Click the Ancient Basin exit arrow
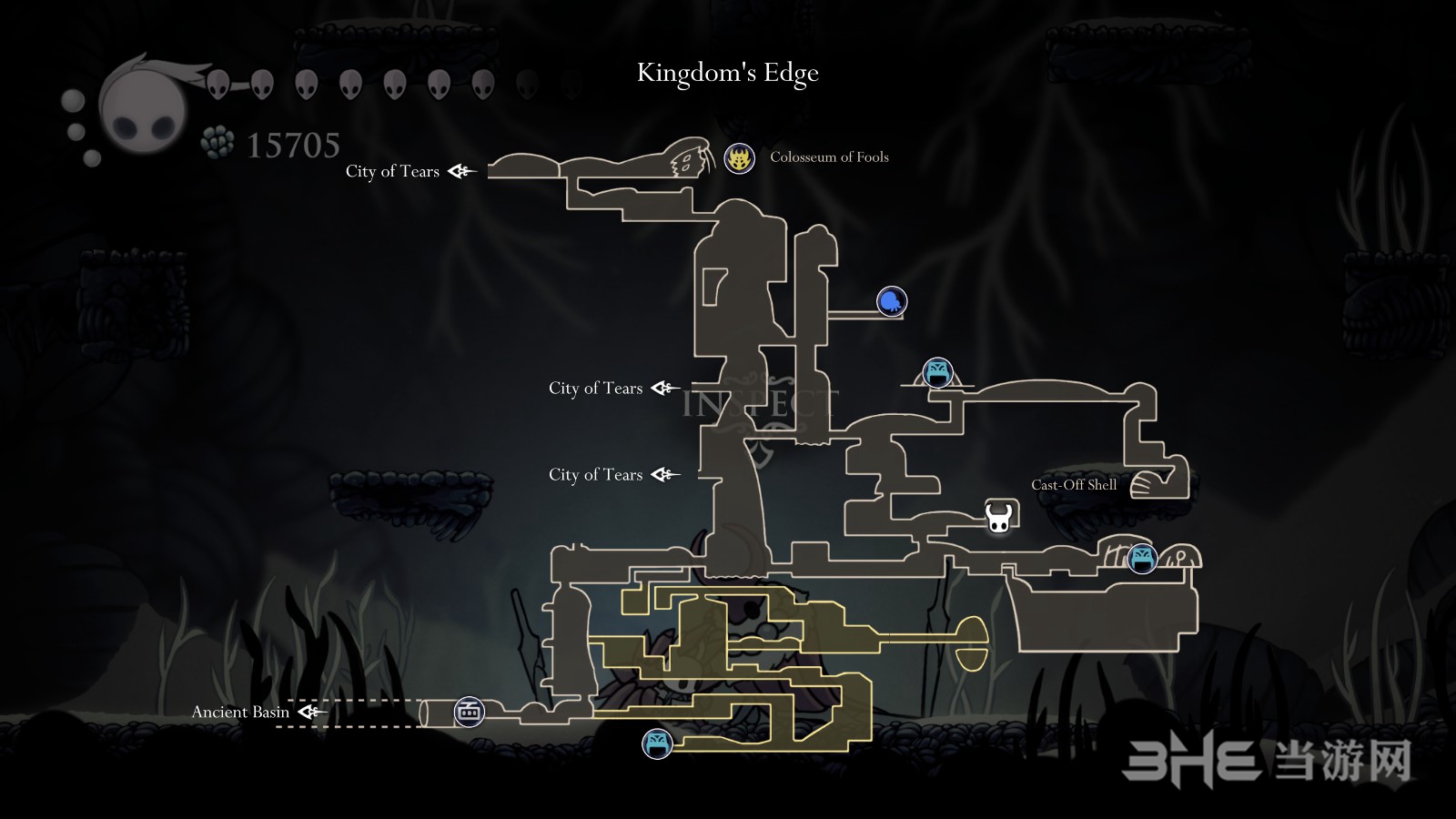The image size is (1456, 819). point(311,712)
